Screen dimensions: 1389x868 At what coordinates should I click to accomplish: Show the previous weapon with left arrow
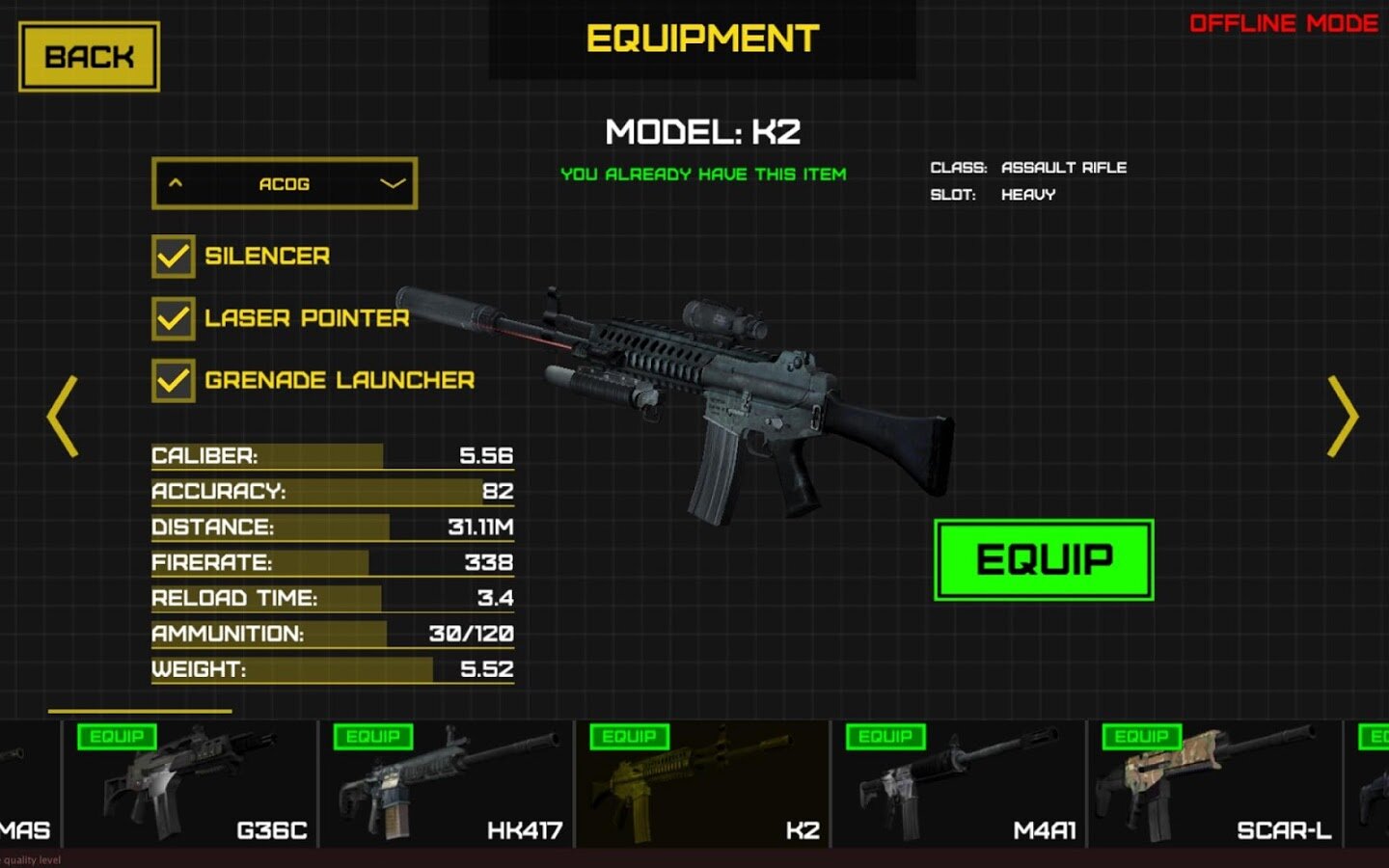pyautogui.click(x=63, y=416)
